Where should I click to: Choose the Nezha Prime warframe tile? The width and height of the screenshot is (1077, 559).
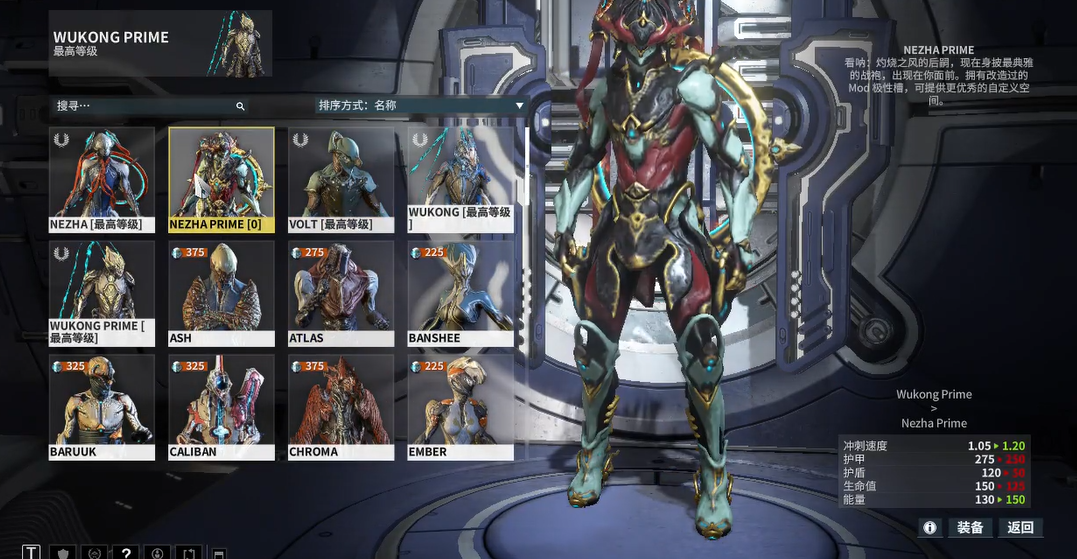pos(221,180)
